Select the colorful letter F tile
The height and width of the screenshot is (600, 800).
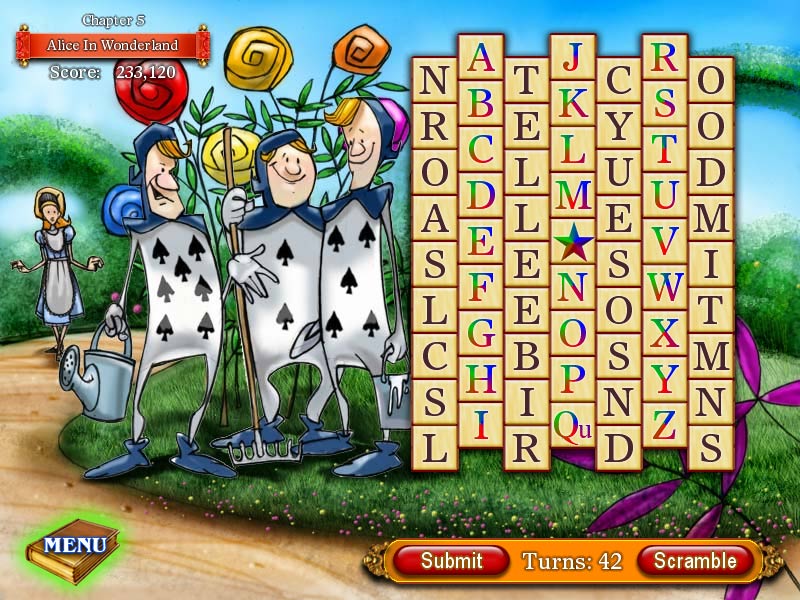(x=481, y=286)
